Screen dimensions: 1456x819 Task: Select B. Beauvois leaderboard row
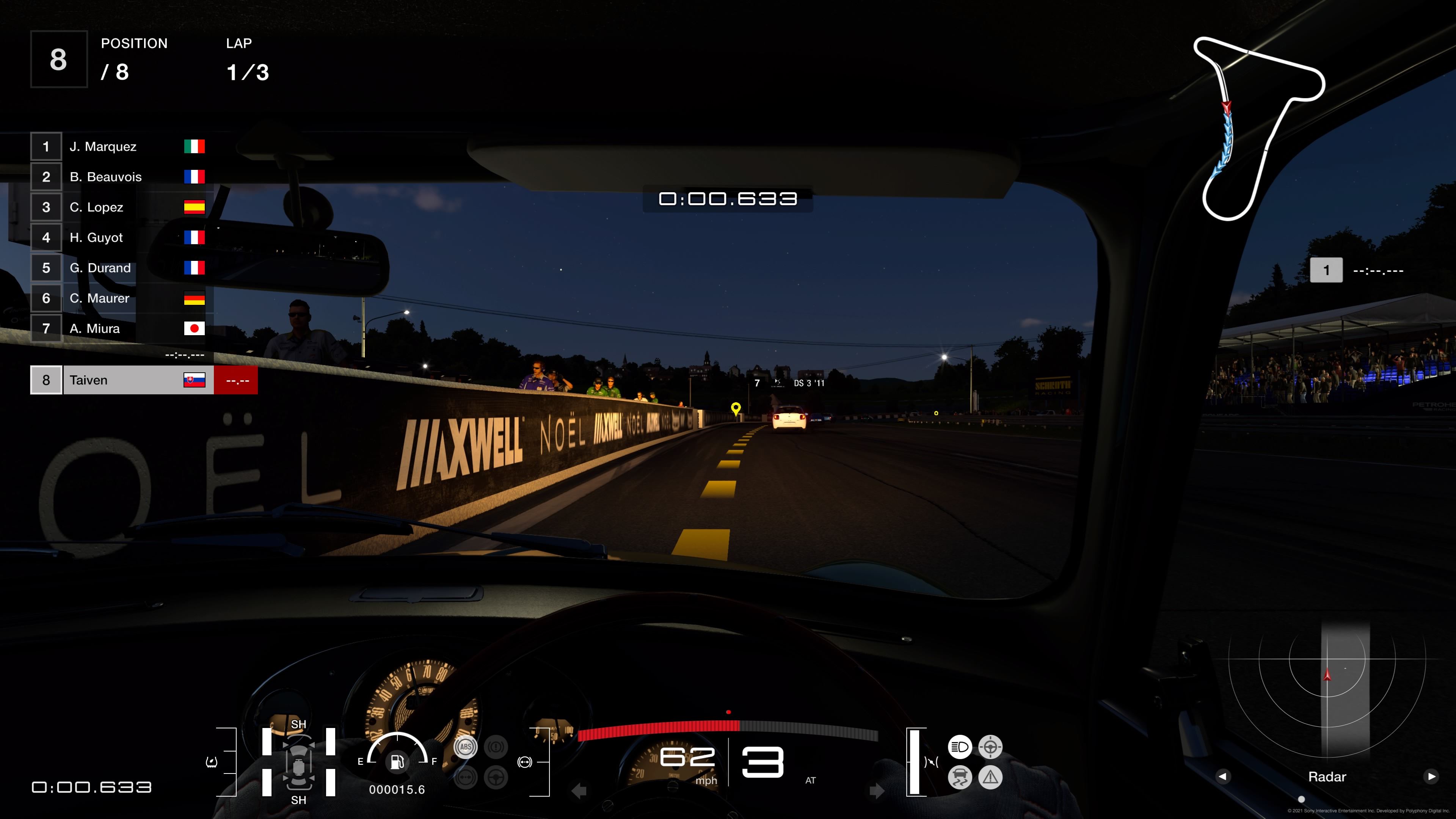click(x=118, y=177)
